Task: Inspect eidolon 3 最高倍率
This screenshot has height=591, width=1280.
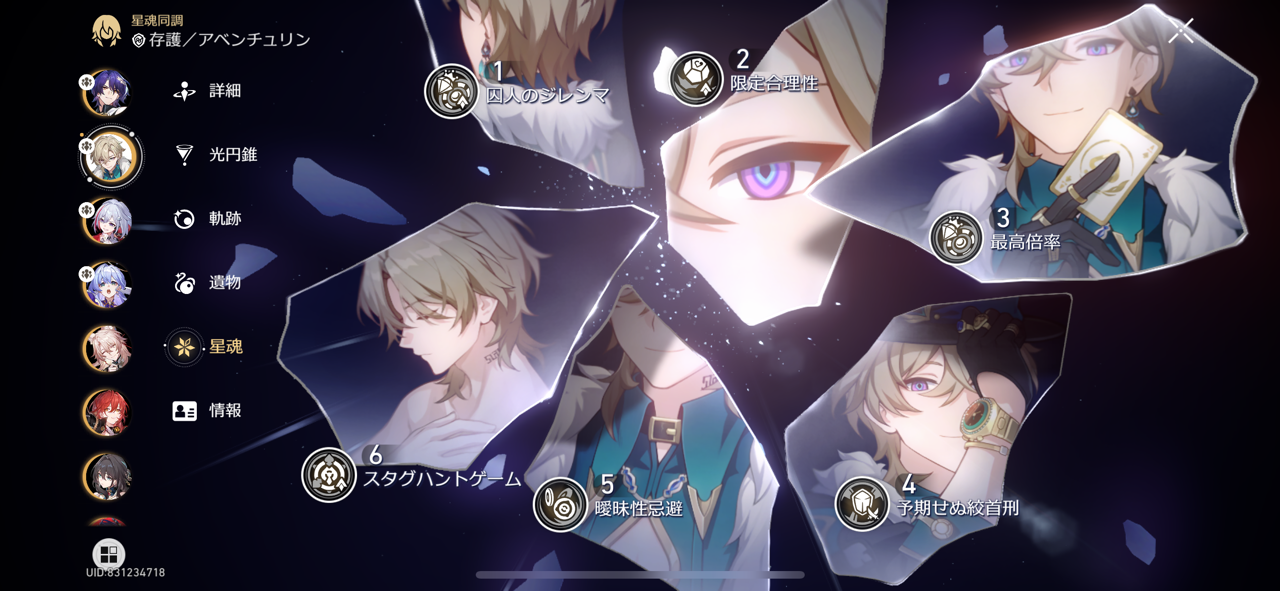Action: tap(957, 237)
